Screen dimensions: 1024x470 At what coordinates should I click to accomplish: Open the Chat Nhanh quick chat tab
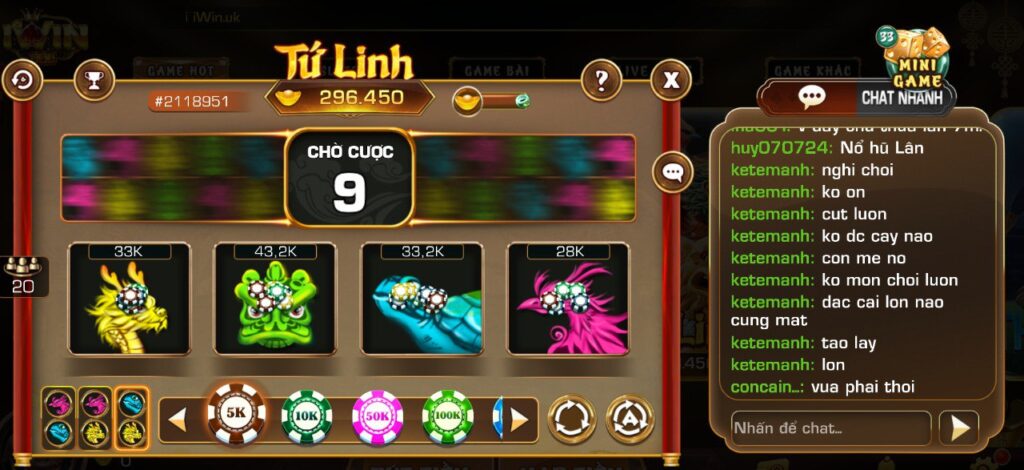tap(897, 98)
